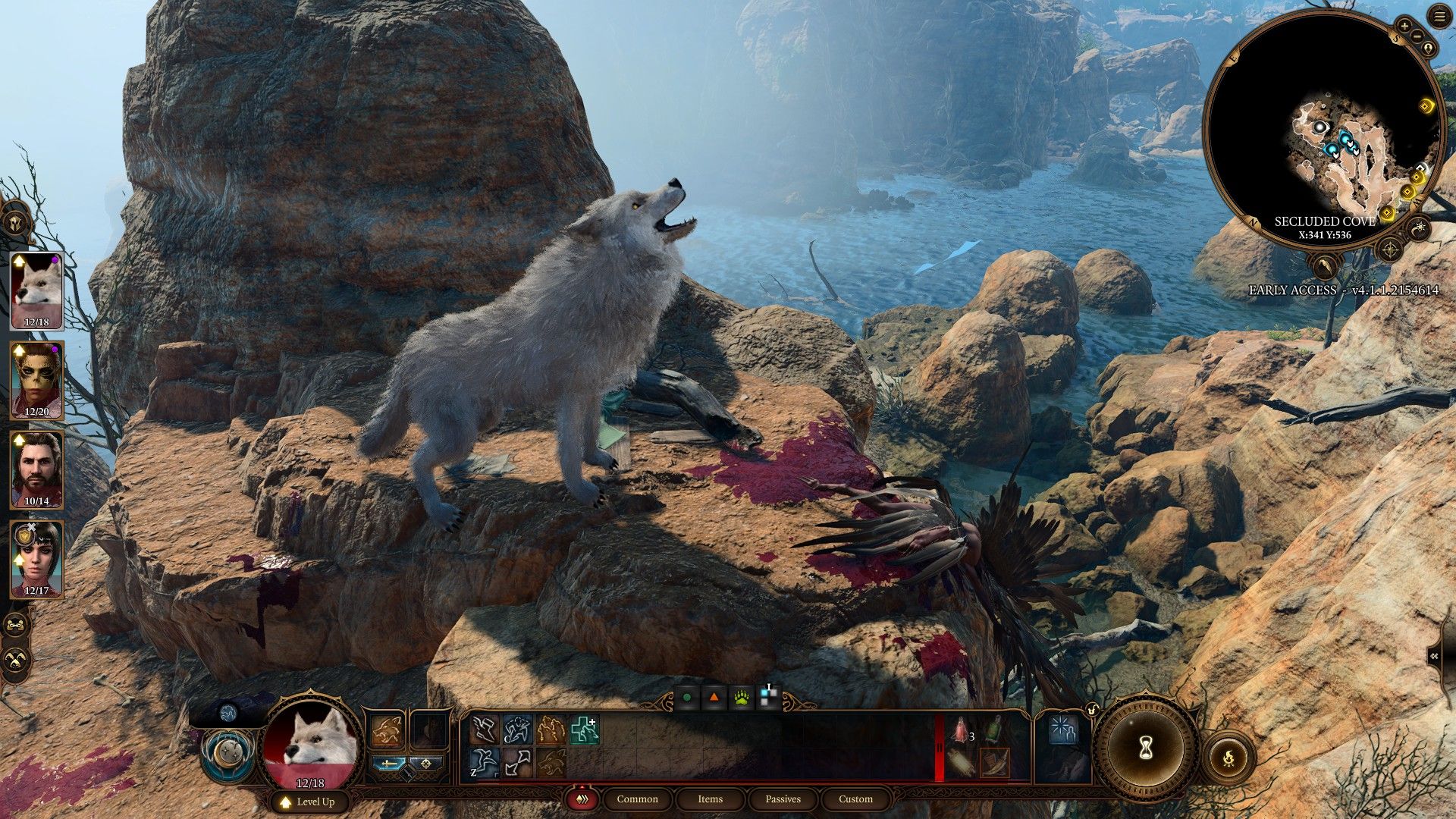This screenshot has width=1456, height=819.
Task: Activate the wolf bite attack icon
Action: (387, 731)
